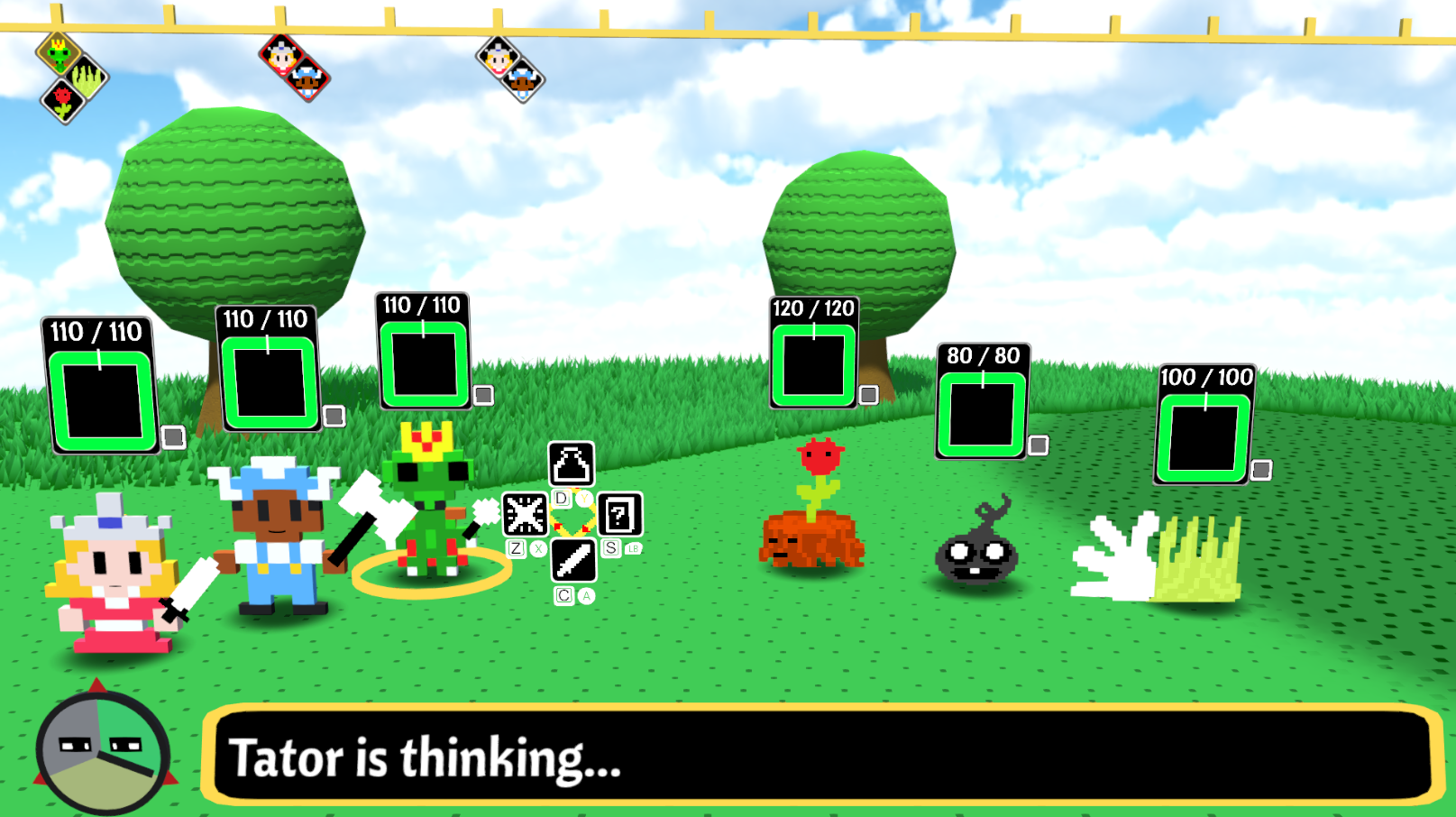This screenshot has height=817, width=1456.
Task: Select the sword Attack icon
Action: [x=573, y=561]
